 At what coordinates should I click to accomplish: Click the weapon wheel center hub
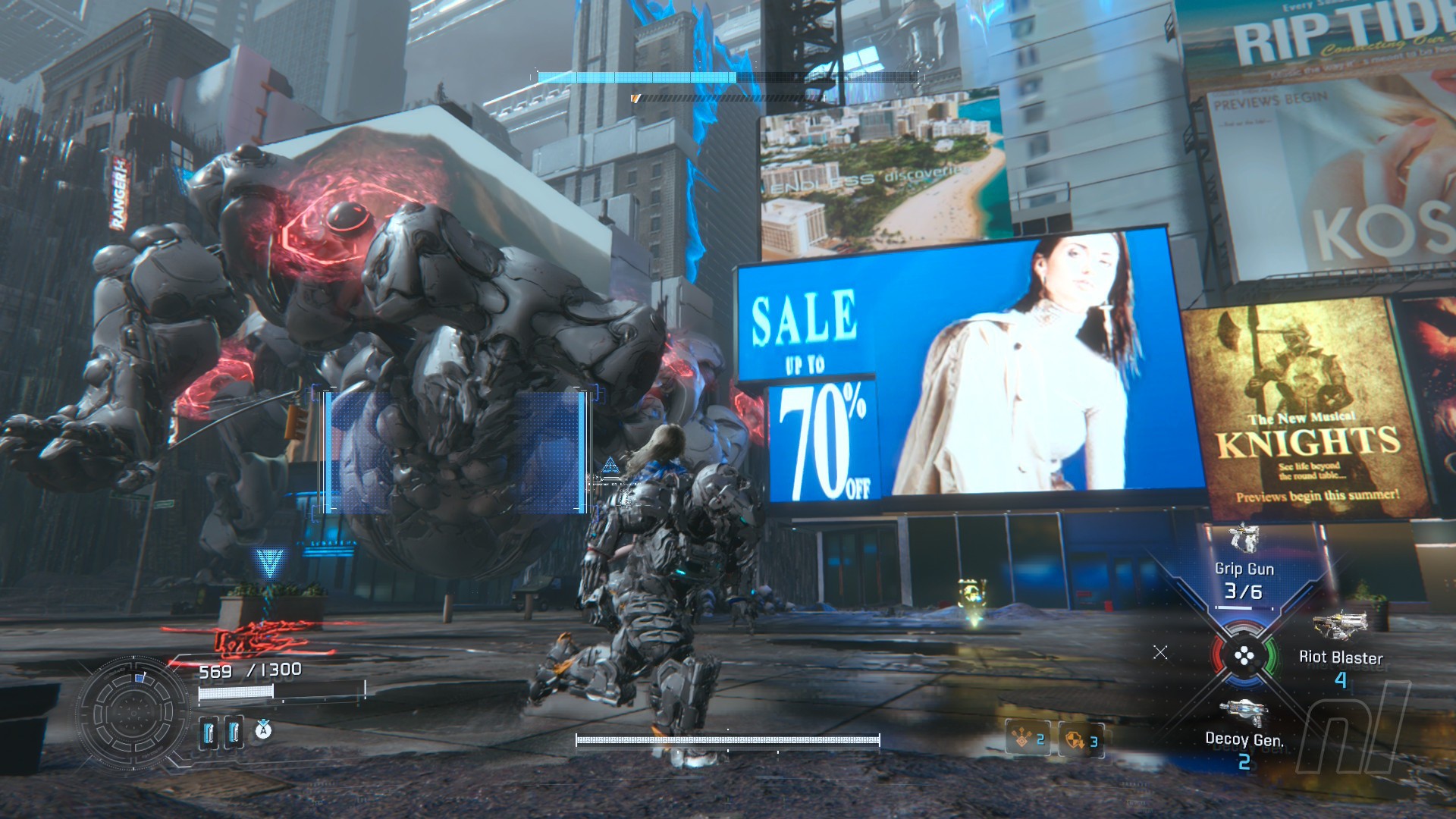pos(1244,655)
